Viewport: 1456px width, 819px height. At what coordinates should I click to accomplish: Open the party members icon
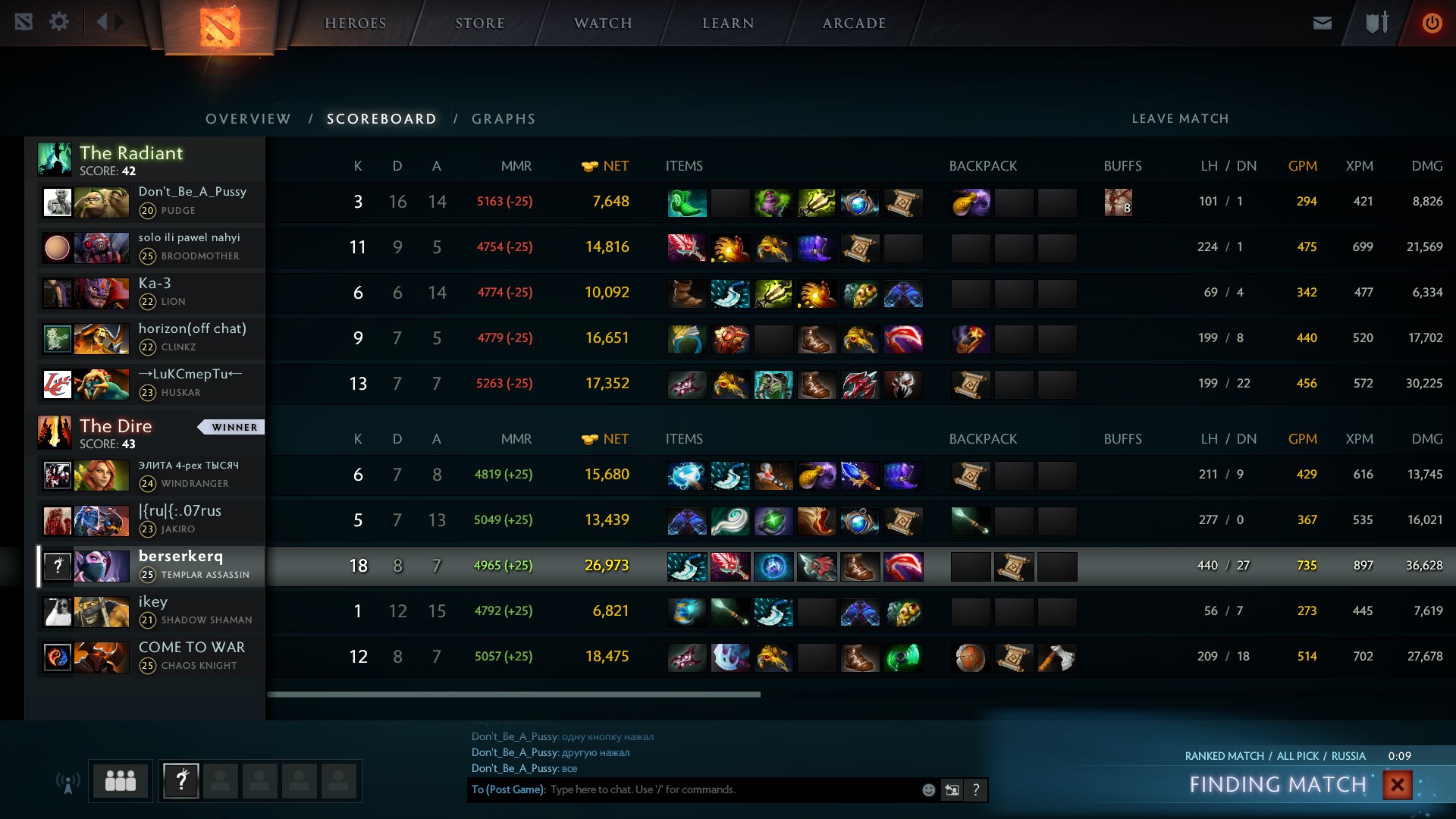click(x=121, y=780)
